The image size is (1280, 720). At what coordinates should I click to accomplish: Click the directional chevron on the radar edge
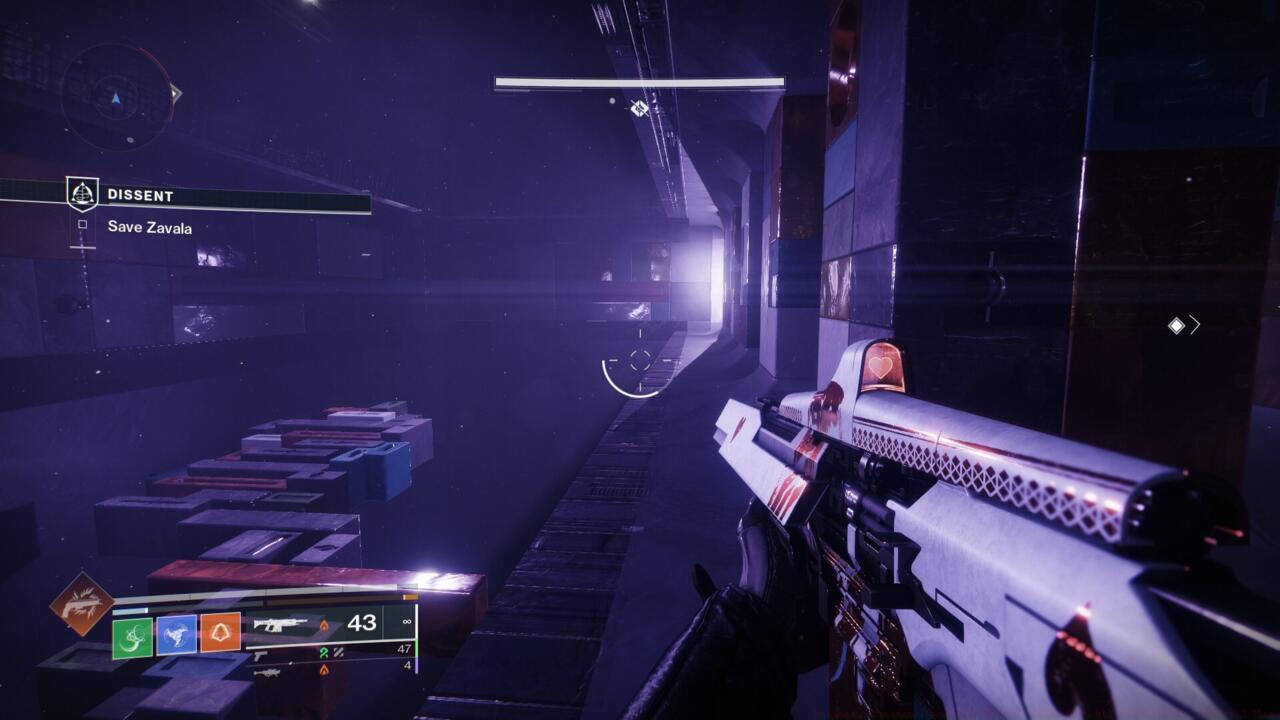point(175,92)
